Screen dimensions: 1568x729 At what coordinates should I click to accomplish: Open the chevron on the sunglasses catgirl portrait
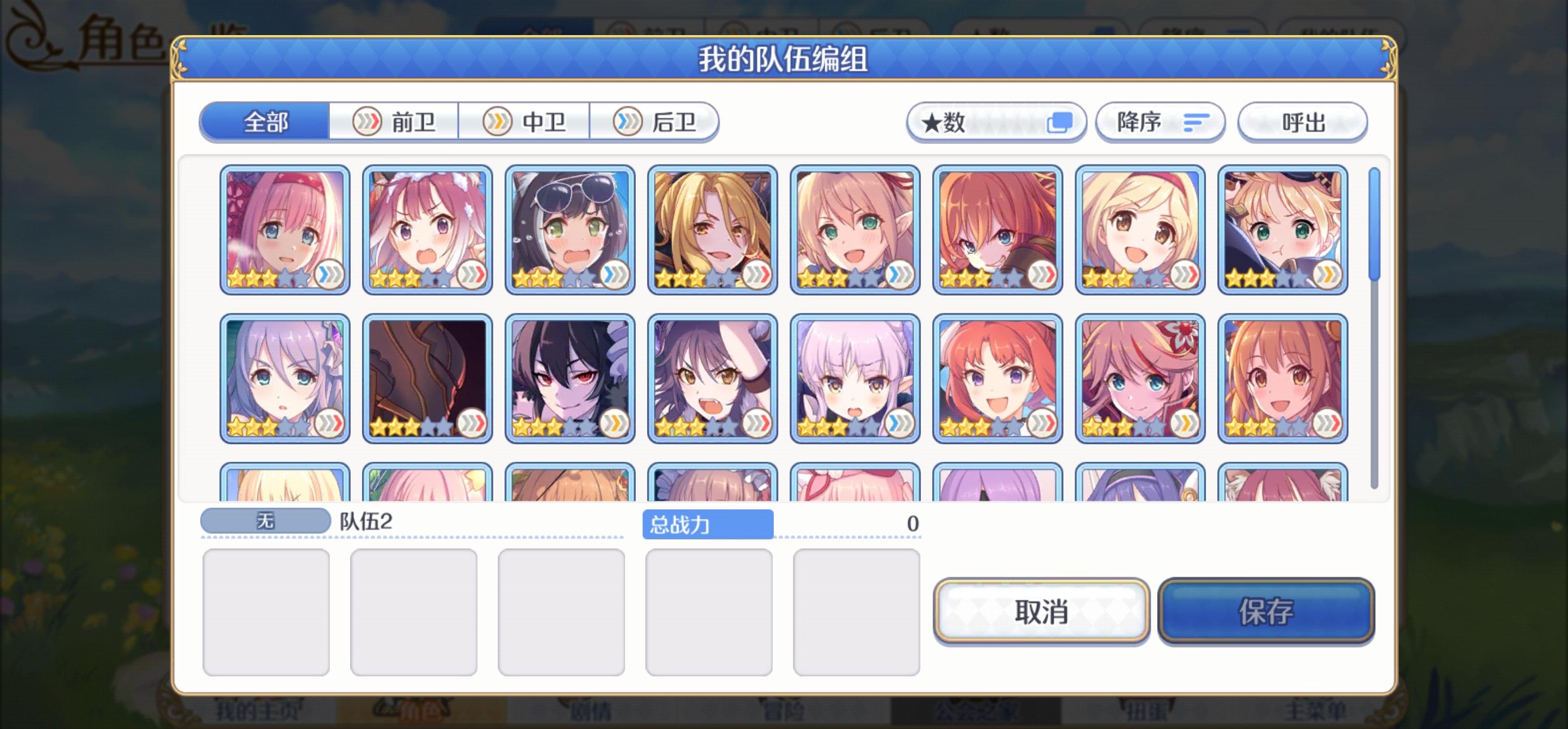(x=616, y=275)
